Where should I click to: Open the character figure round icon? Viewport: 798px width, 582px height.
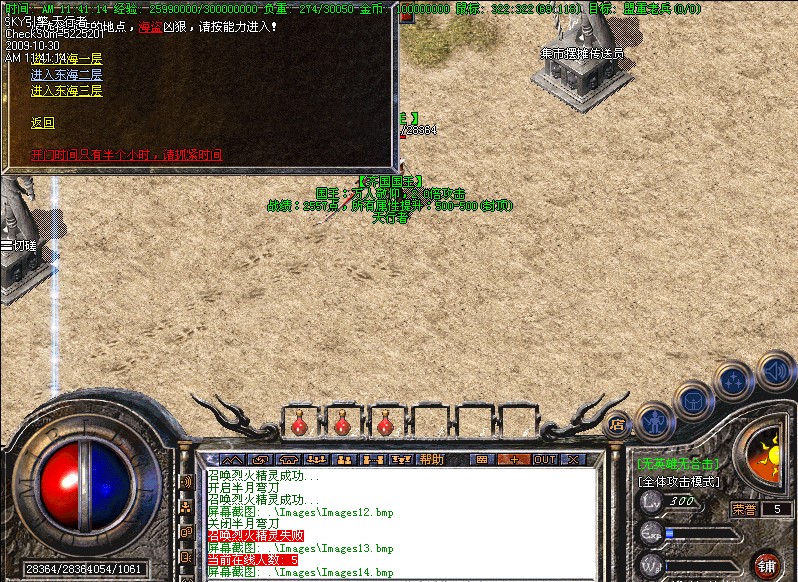654,421
